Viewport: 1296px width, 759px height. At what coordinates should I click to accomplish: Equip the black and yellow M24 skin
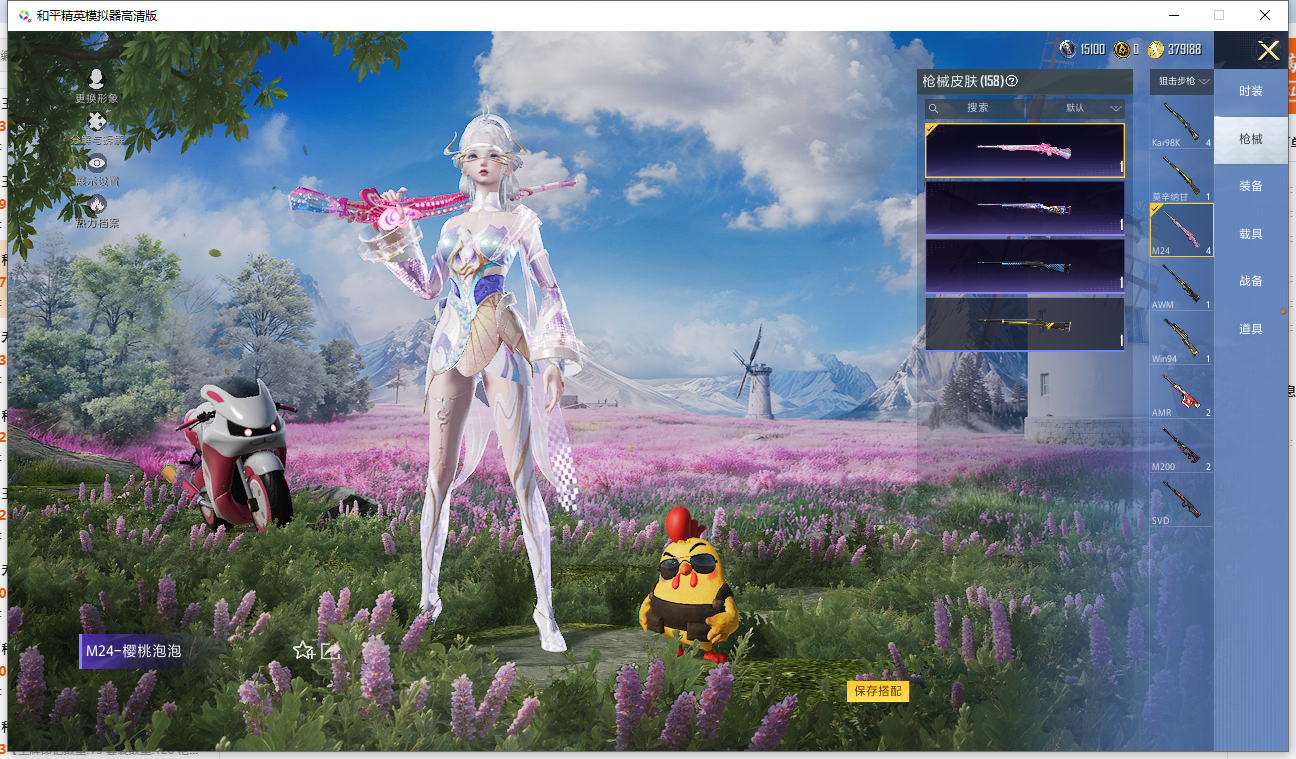[x=1025, y=323]
